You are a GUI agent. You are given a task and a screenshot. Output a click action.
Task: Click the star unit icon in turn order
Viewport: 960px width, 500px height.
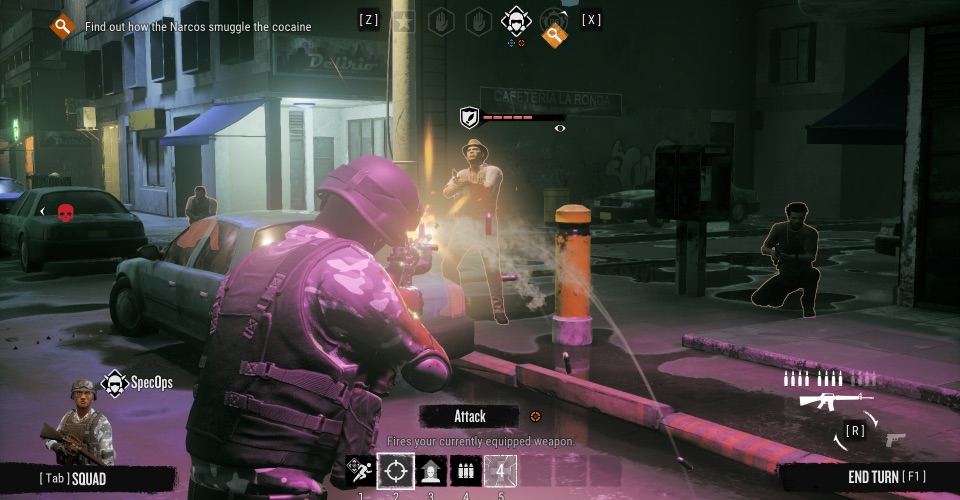(404, 20)
